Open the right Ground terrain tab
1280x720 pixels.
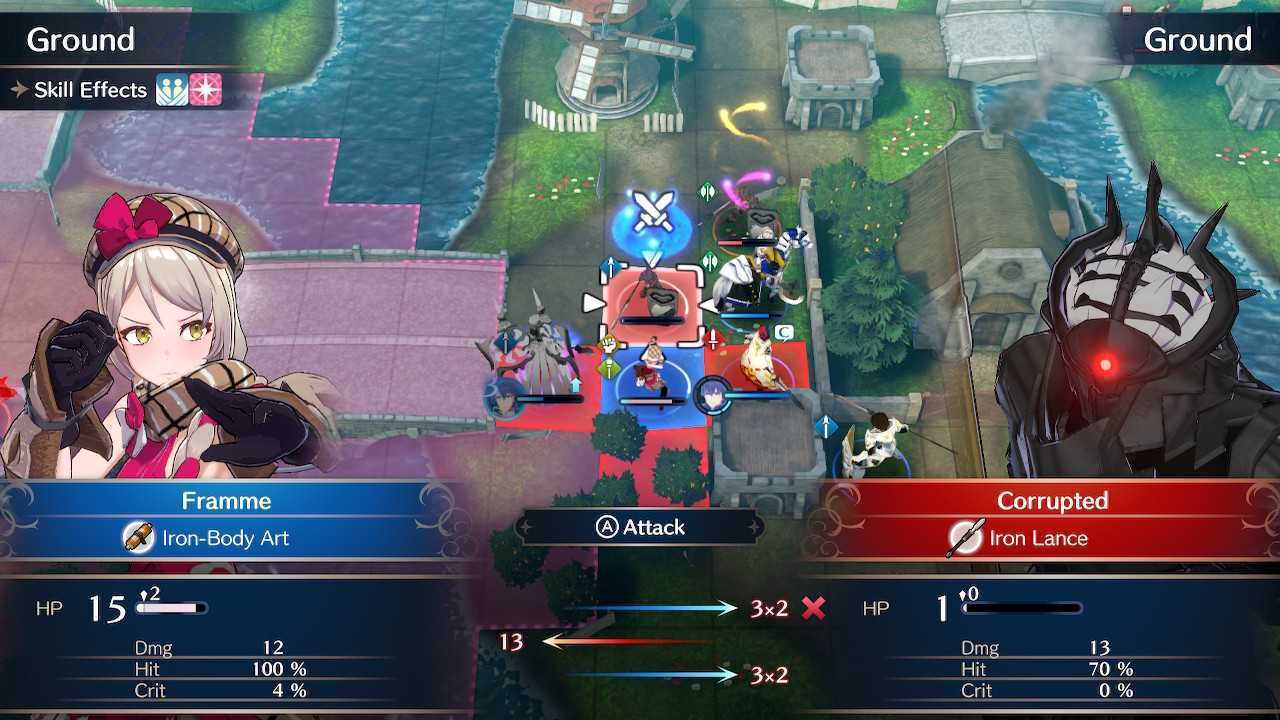point(1199,39)
